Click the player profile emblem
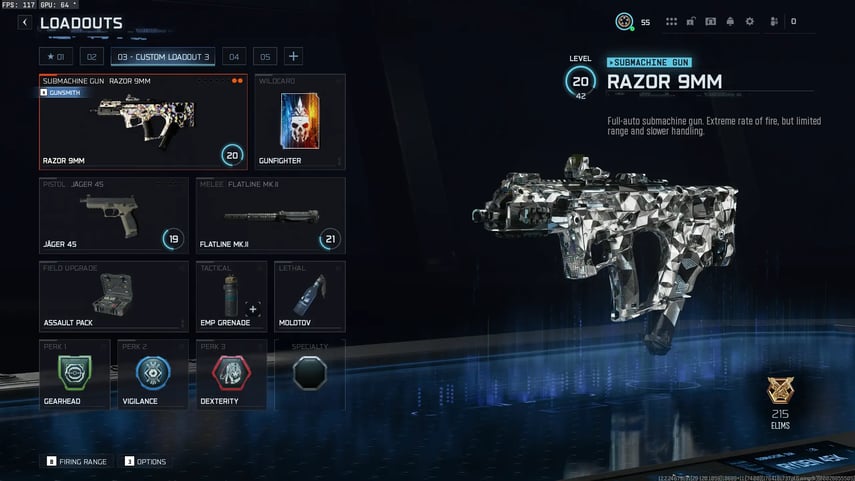855x481 pixels. coord(624,21)
